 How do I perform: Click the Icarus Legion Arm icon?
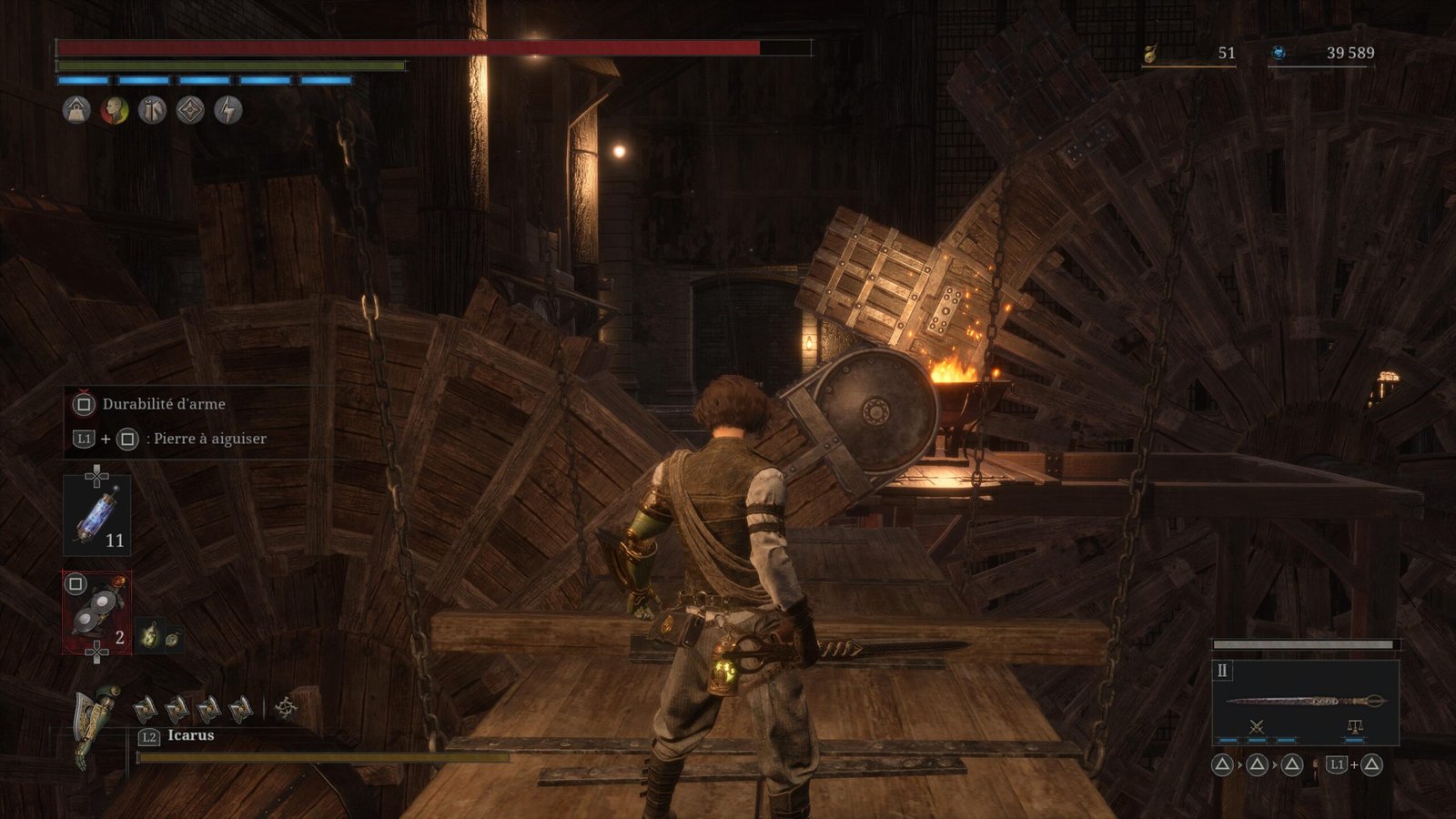96,723
